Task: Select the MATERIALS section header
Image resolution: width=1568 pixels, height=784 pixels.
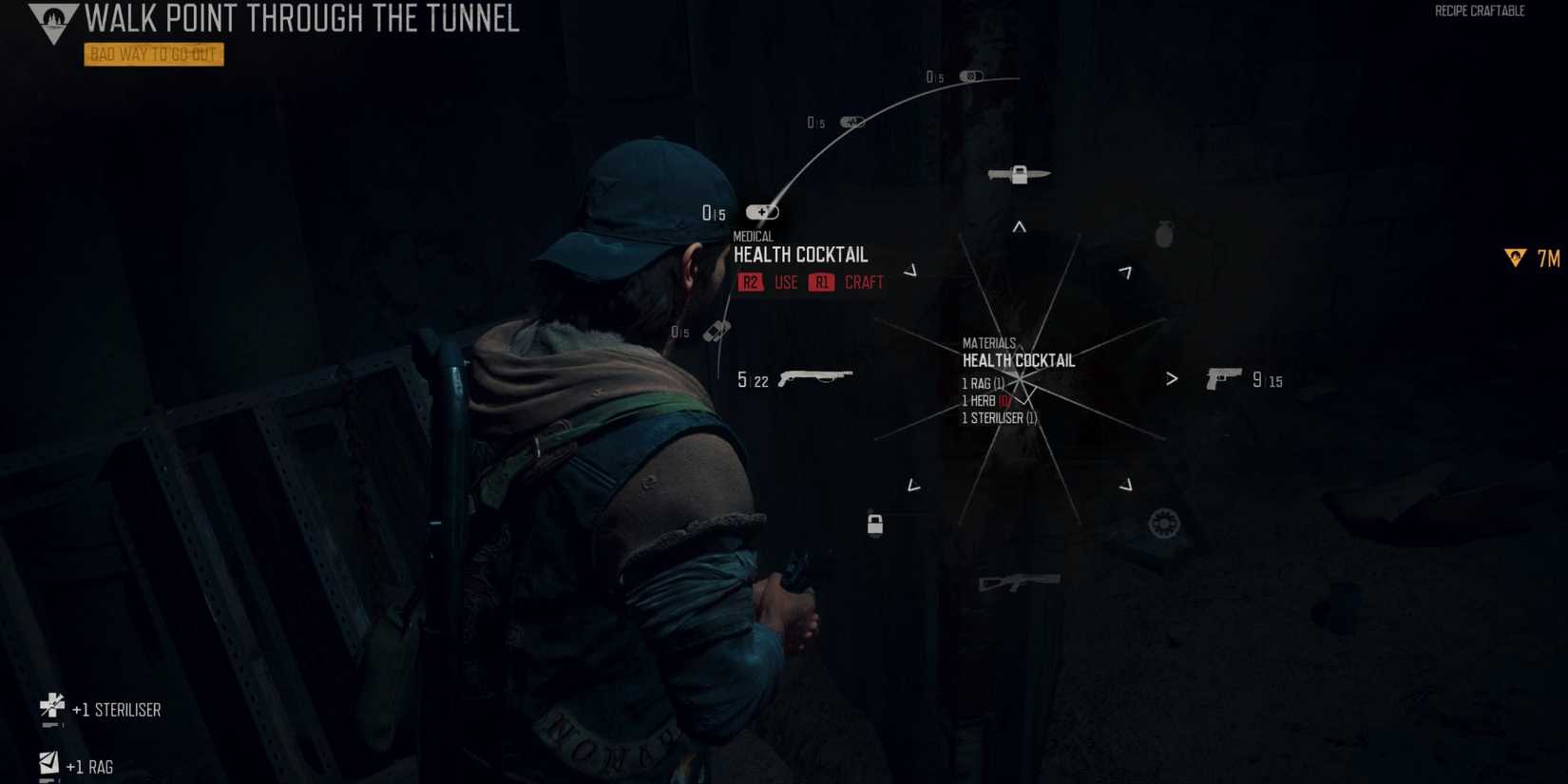Action: (x=988, y=343)
